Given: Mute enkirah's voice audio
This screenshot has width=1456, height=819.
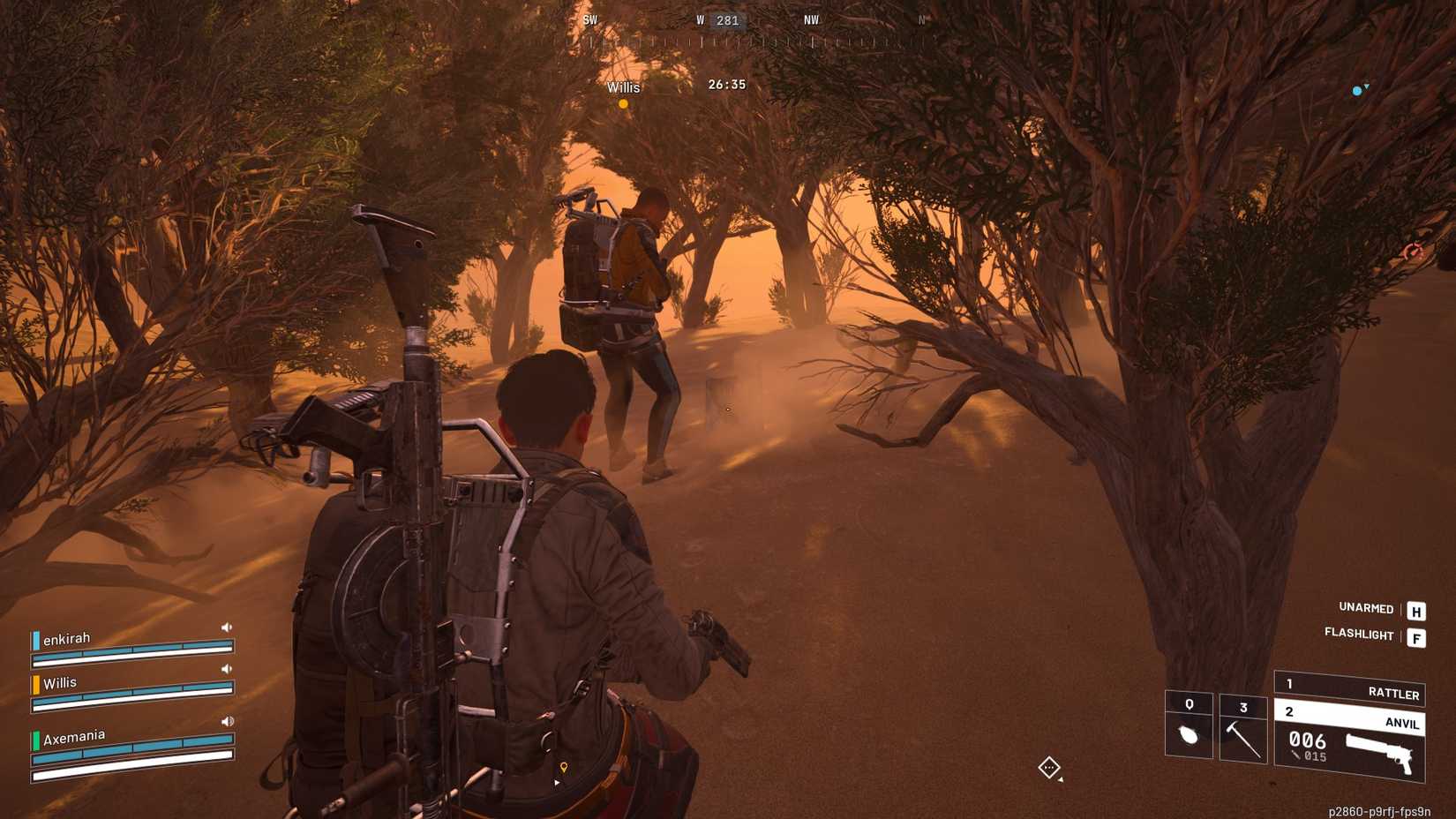Looking at the screenshot, I should click(x=227, y=626).
